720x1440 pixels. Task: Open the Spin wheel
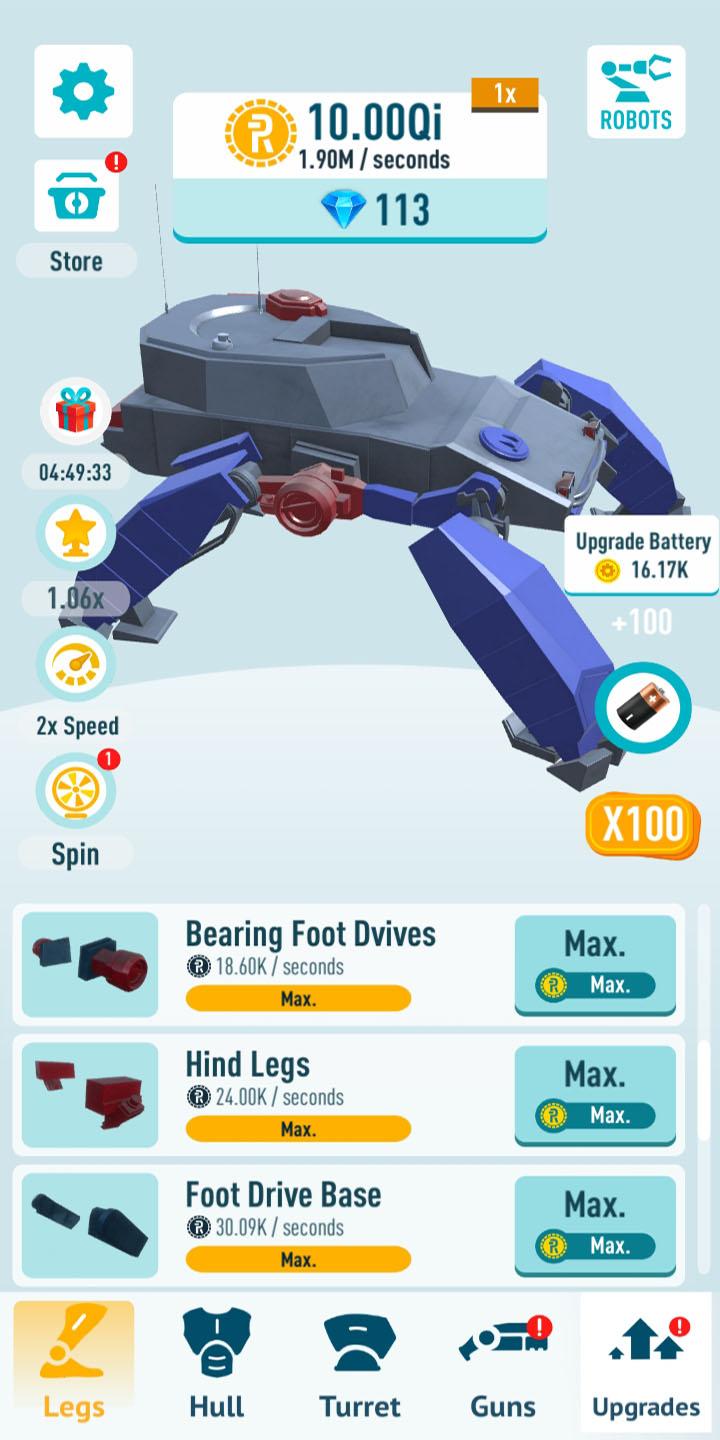click(76, 792)
